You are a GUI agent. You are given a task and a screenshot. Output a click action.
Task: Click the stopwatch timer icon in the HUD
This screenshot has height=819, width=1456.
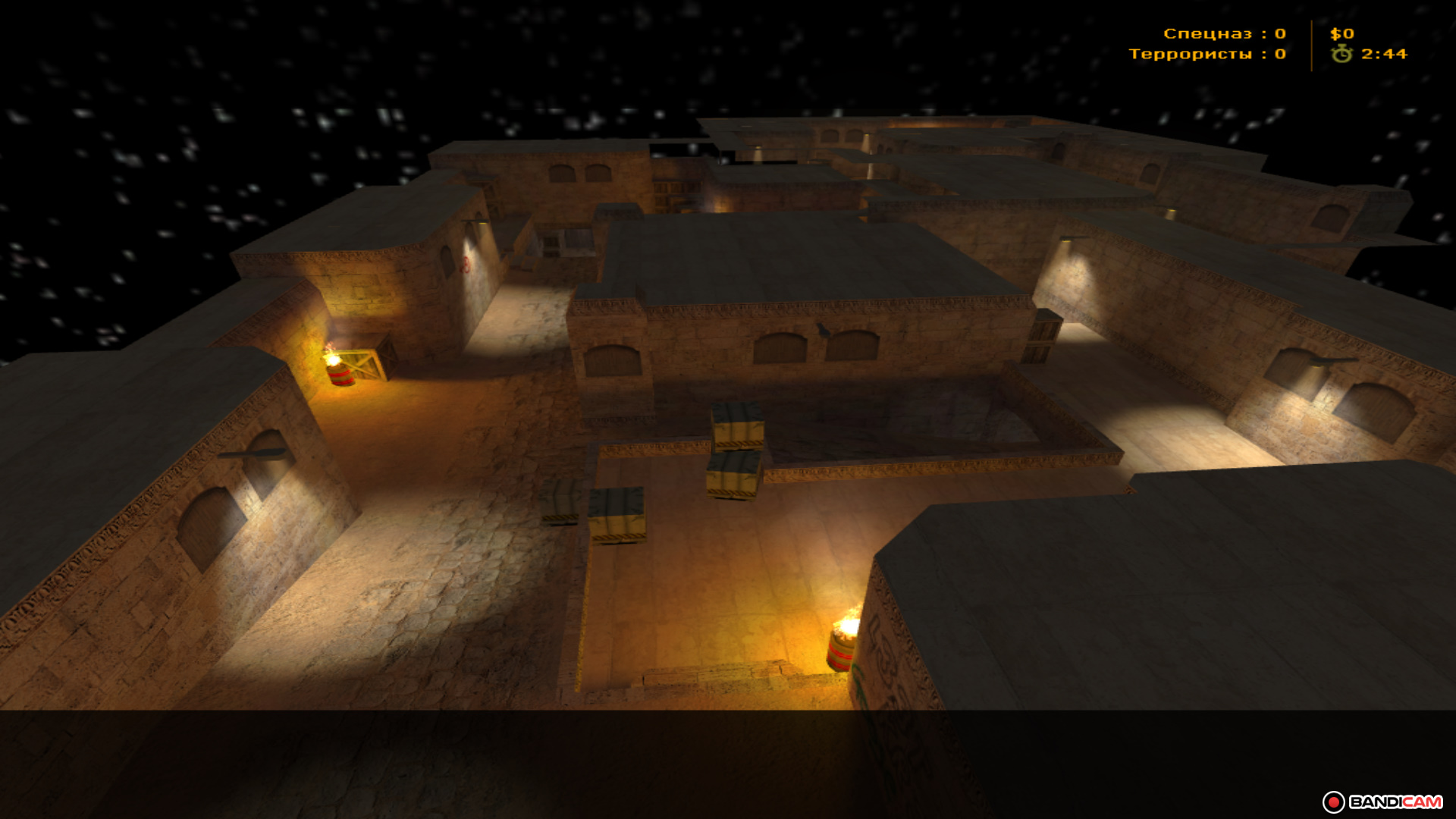pos(1341,54)
